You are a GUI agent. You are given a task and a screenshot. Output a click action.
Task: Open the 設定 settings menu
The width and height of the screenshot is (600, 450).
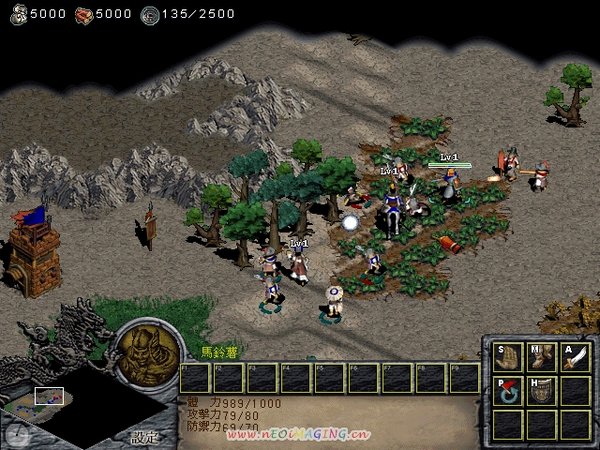pos(144,437)
